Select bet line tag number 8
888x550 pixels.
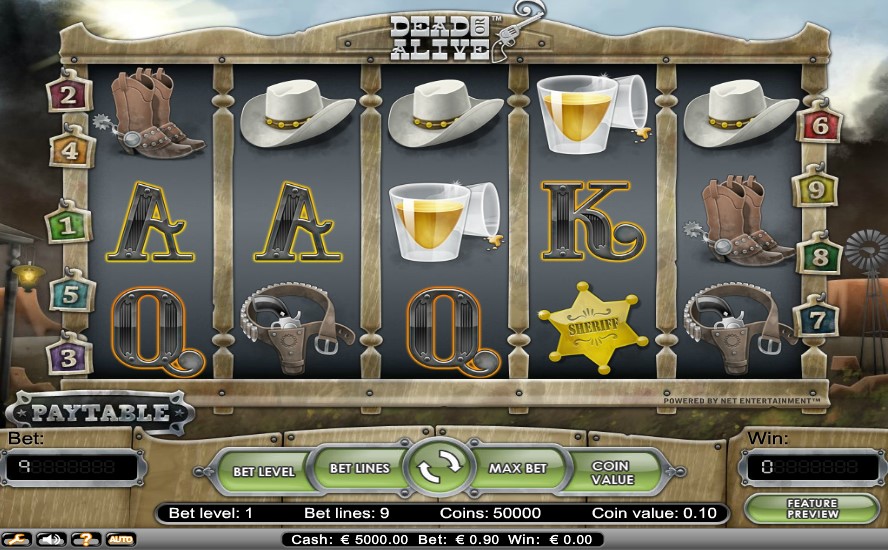[820, 255]
